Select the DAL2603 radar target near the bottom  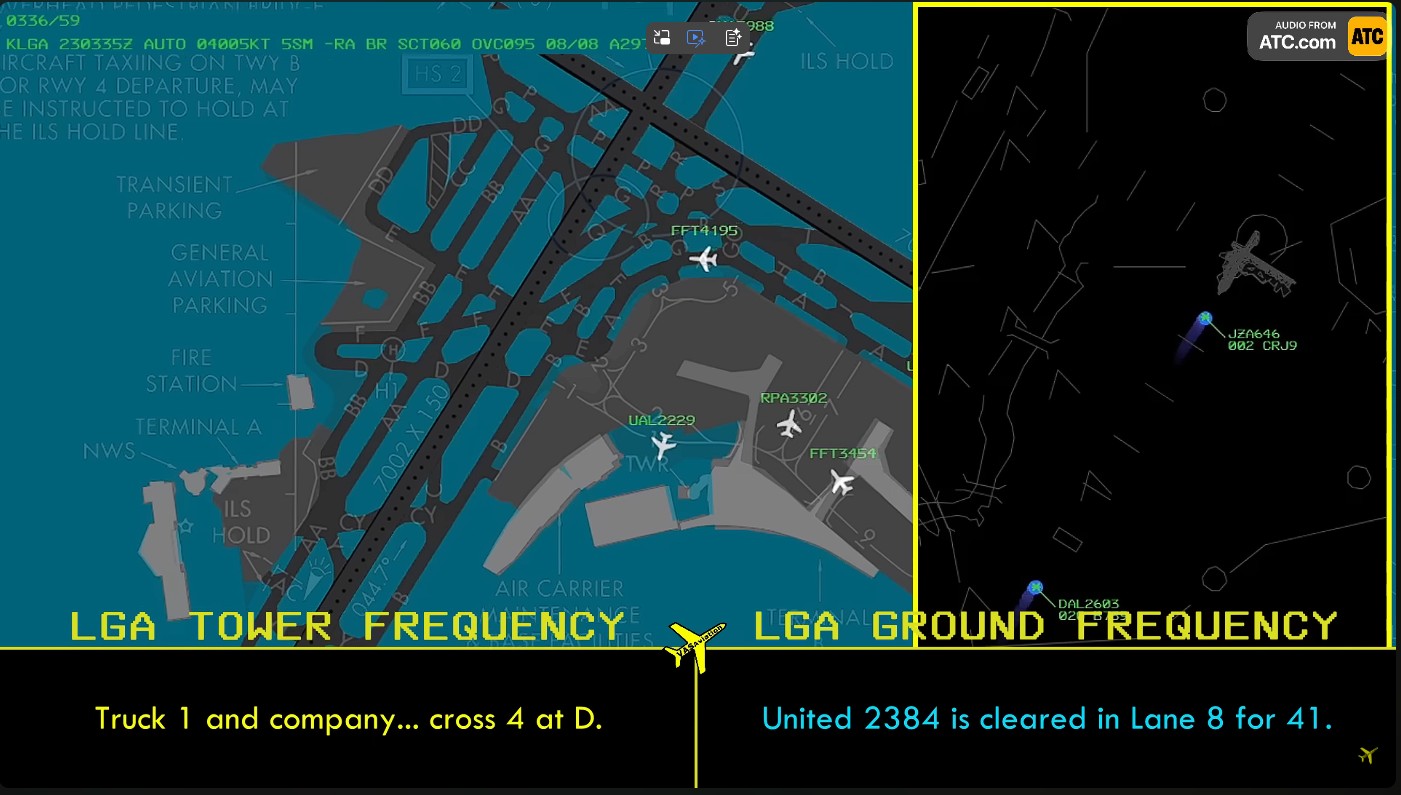coord(1035,588)
